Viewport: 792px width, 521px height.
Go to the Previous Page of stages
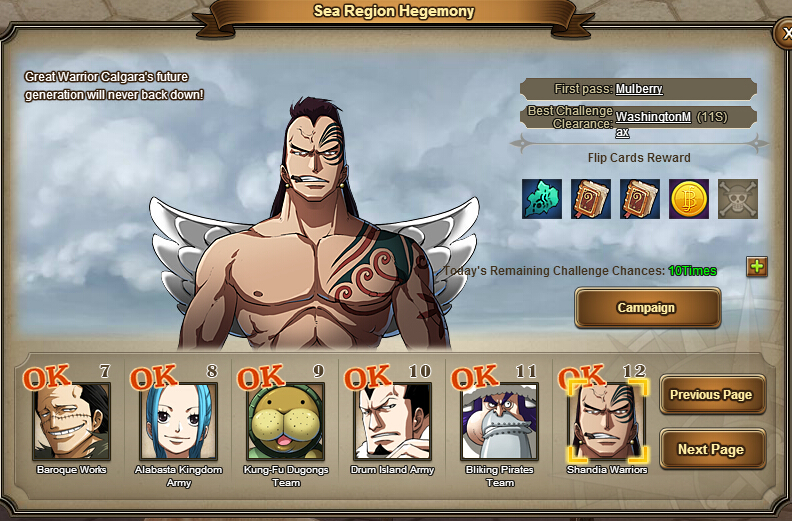click(710, 395)
